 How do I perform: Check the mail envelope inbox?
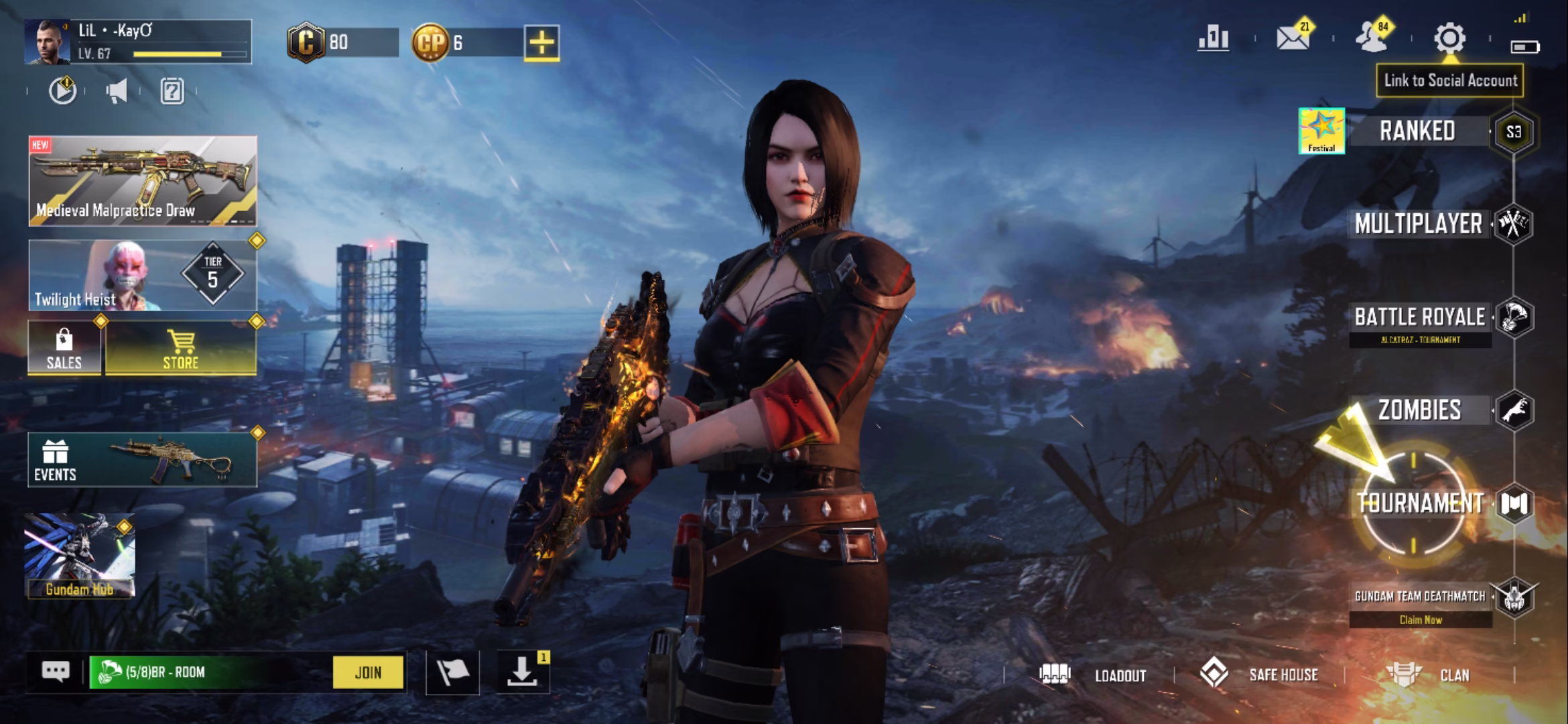(x=1293, y=38)
